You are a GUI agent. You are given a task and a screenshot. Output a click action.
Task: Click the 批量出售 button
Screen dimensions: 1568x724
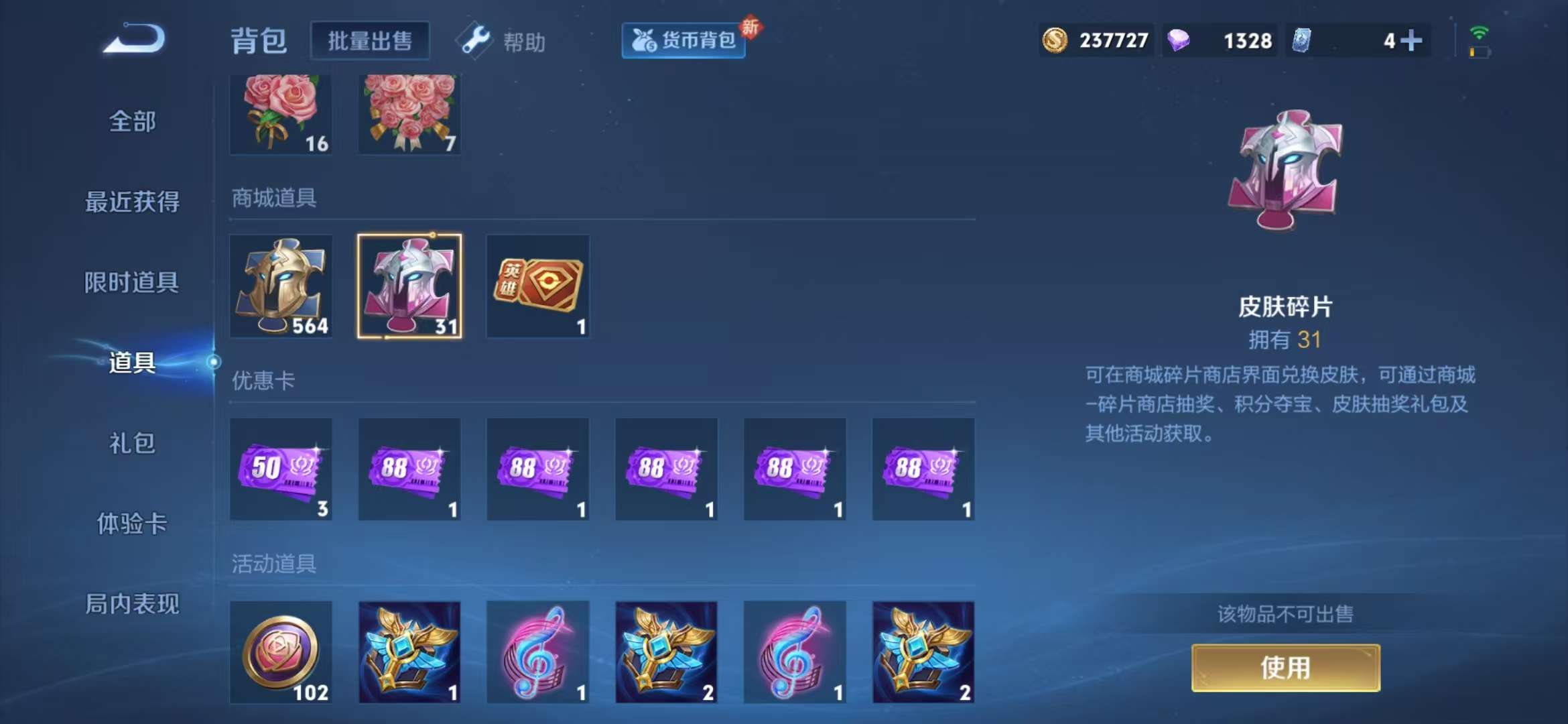point(370,40)
